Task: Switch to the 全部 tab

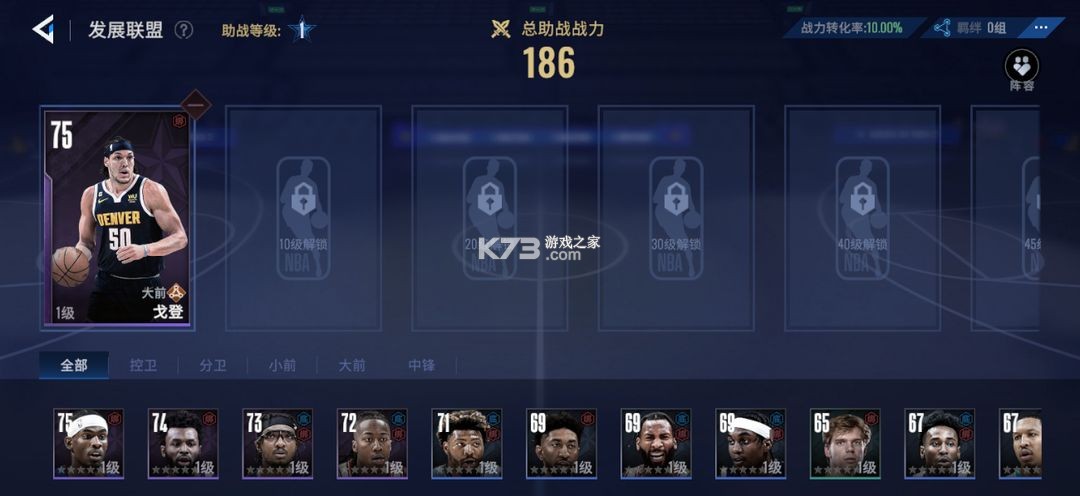Action: (74, 365)
